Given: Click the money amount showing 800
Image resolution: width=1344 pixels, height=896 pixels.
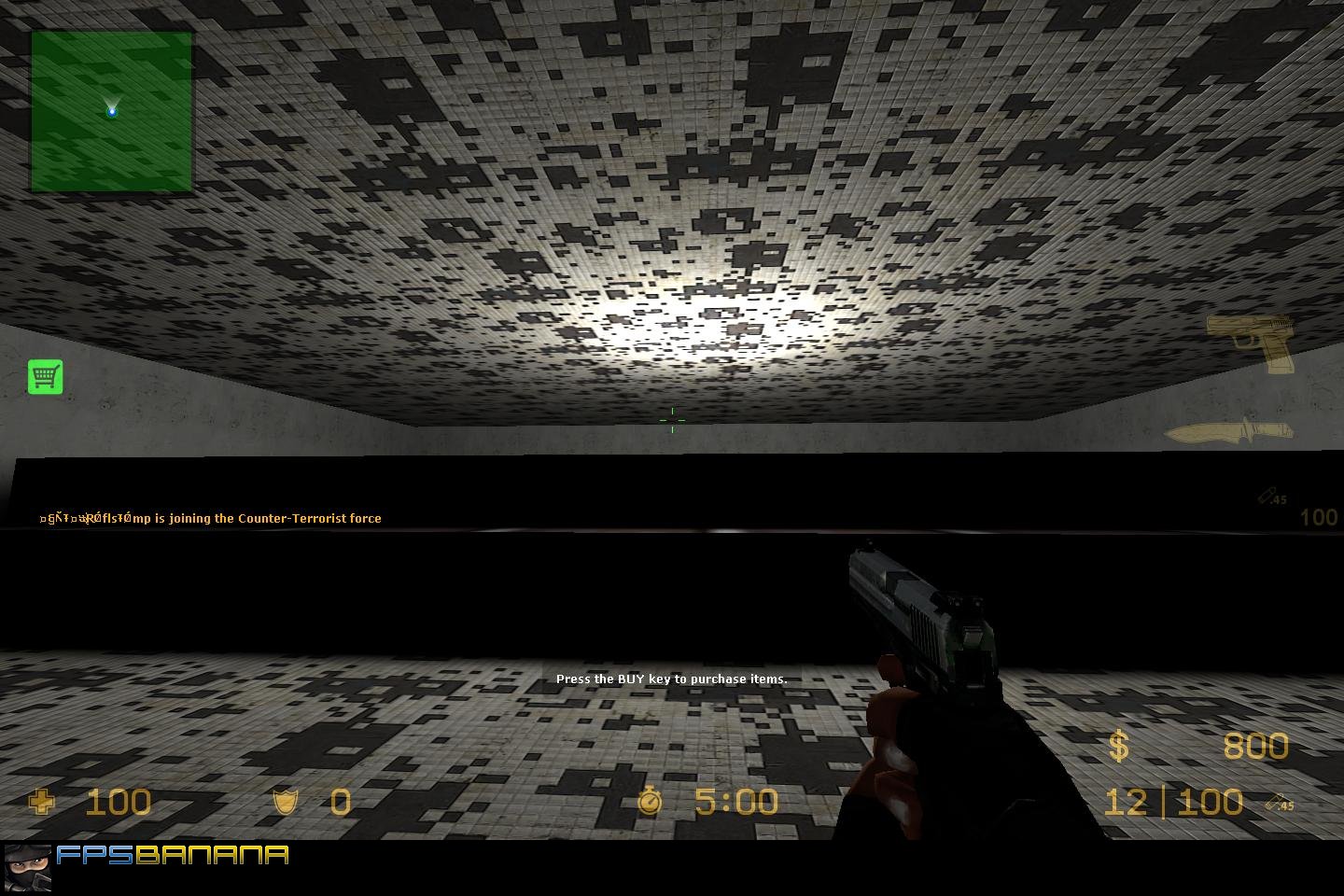Looking at the screenshot, I should (x=1255, y=746).
